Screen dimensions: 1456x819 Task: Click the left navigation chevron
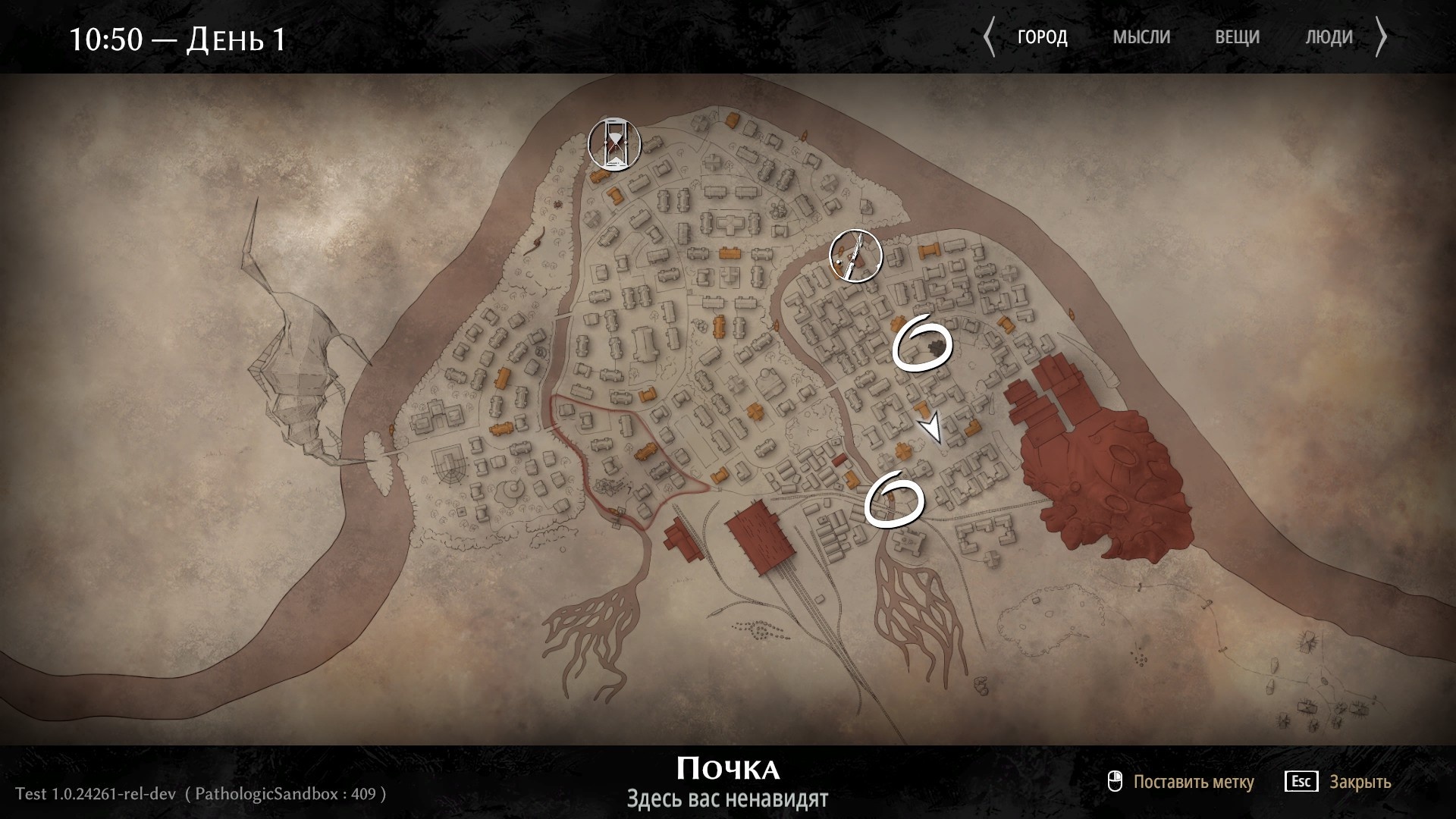pos(989,36)
